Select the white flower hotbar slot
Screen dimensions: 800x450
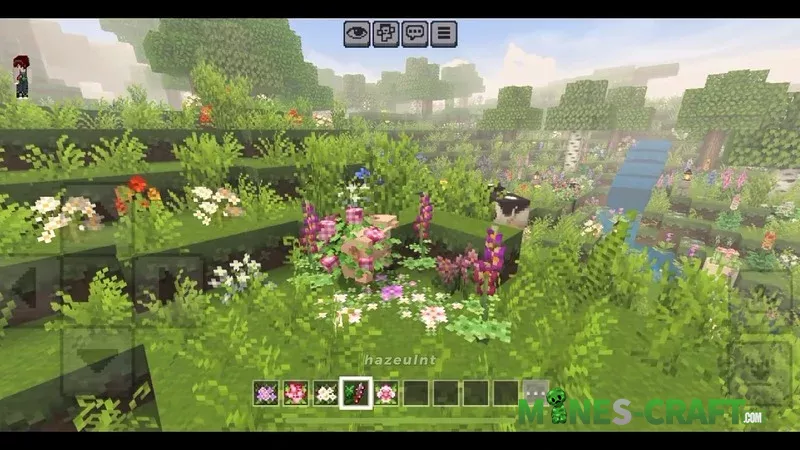click(326, 393)
